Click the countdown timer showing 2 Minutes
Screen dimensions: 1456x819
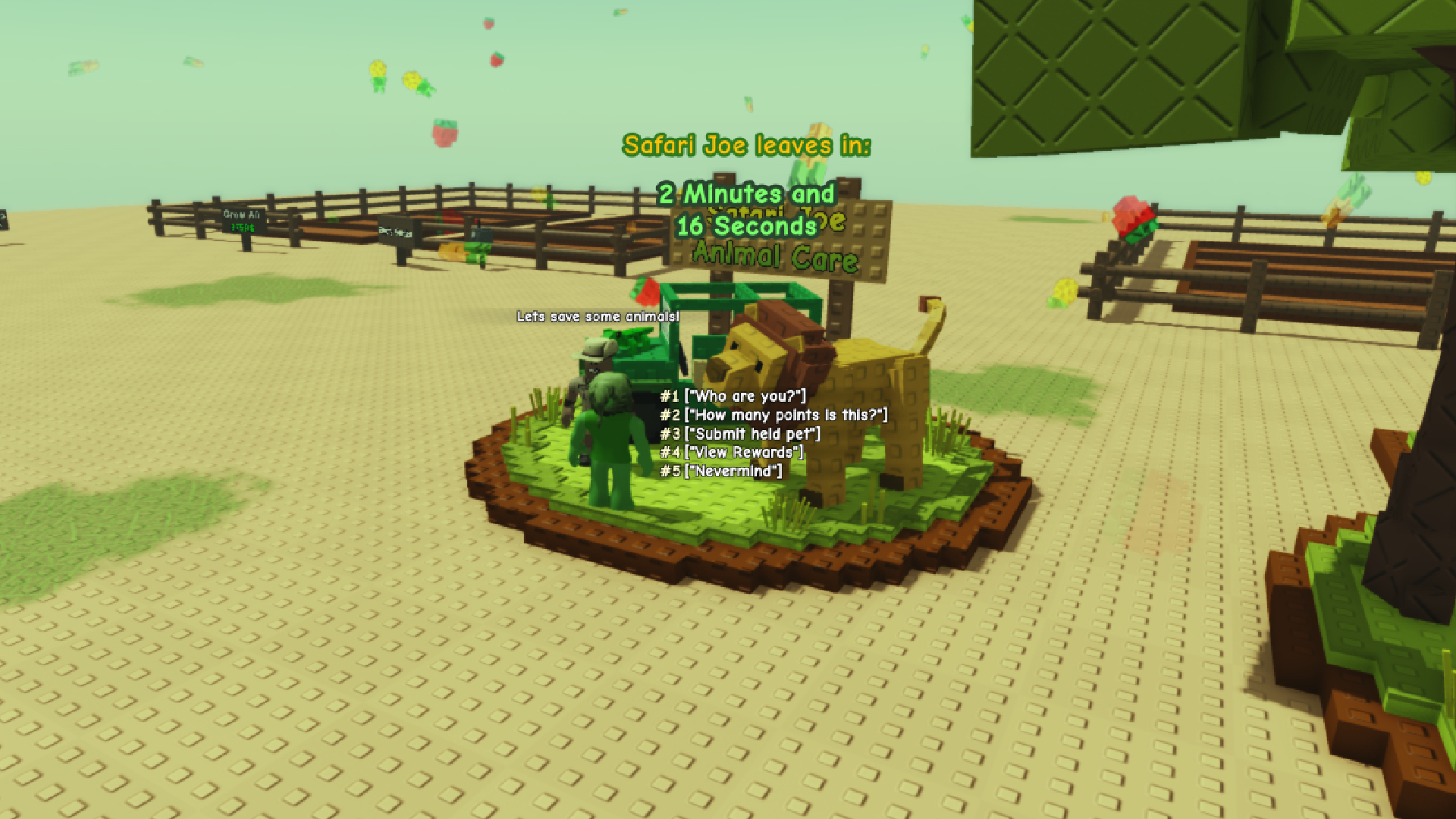click(747, 209)
